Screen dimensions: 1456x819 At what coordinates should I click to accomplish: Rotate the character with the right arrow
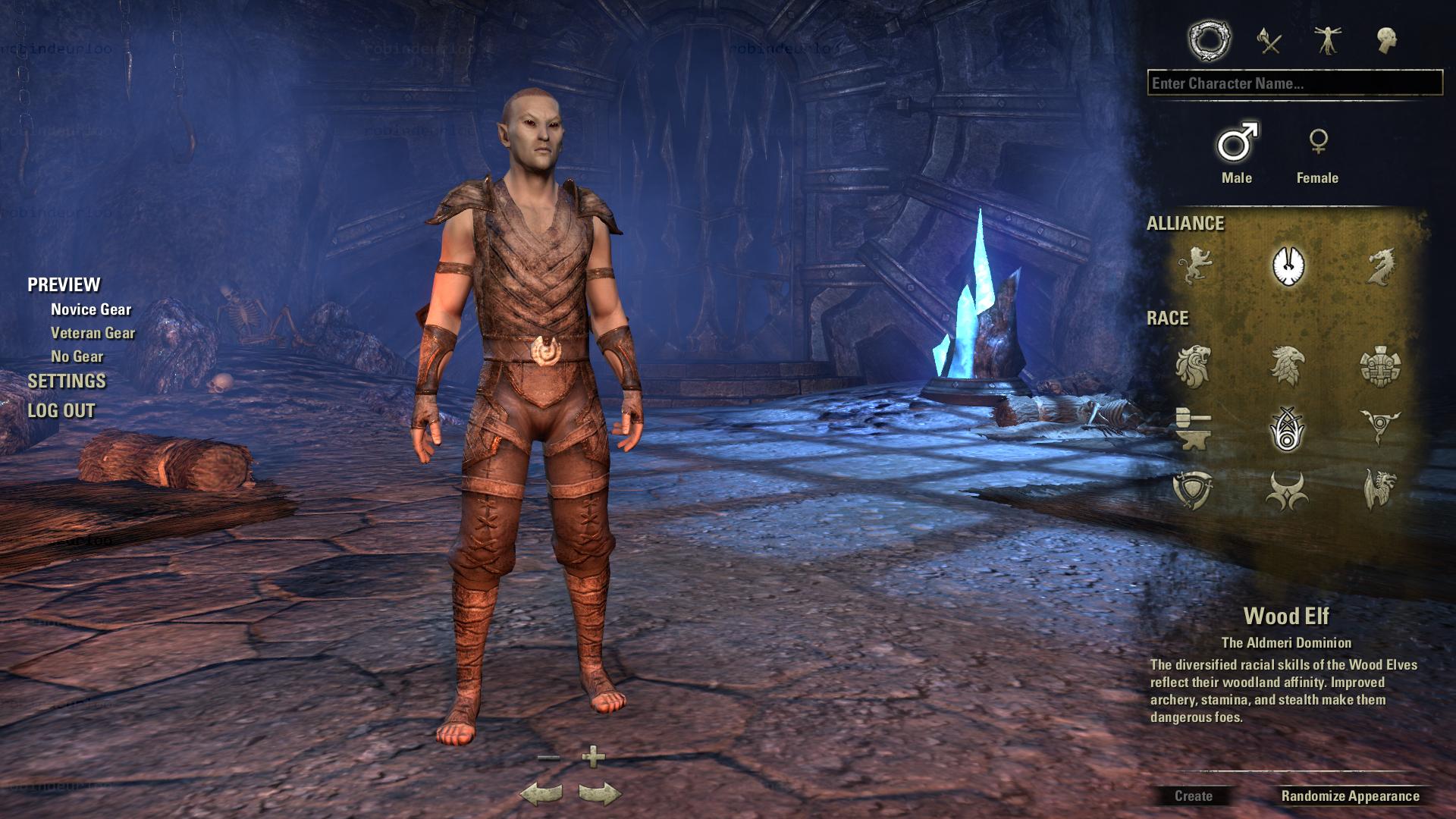point(599,793)
